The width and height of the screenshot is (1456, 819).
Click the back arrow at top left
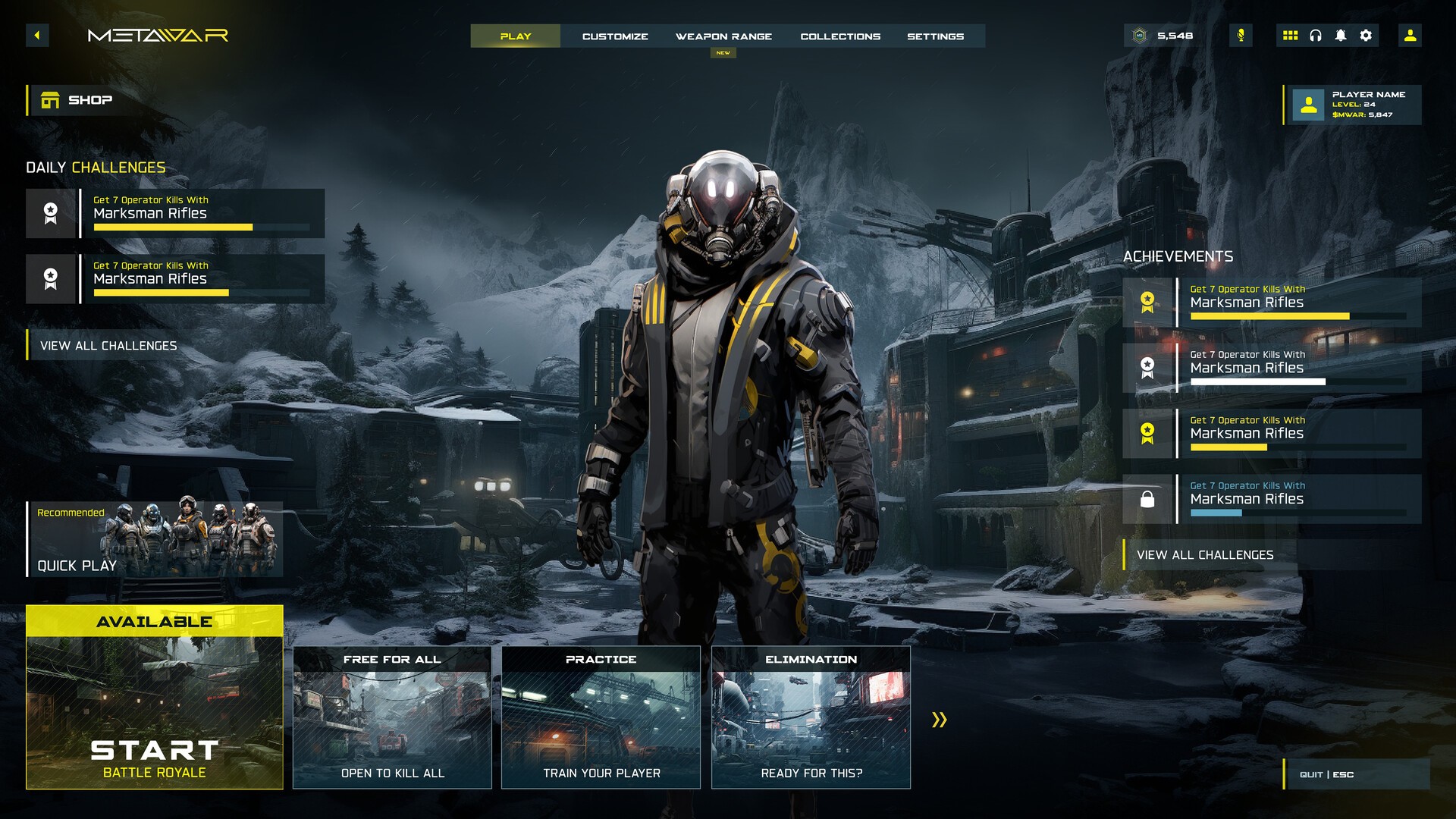(36, 35)
